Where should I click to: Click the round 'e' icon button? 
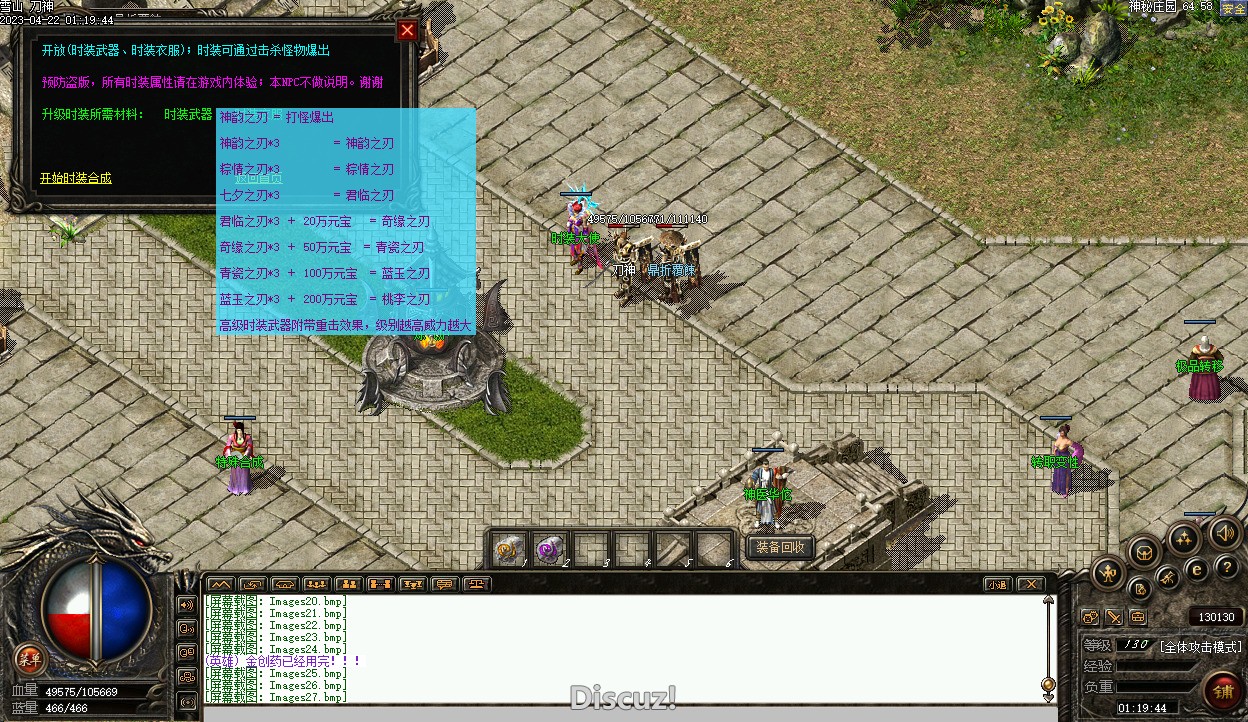click(1196, 571)
